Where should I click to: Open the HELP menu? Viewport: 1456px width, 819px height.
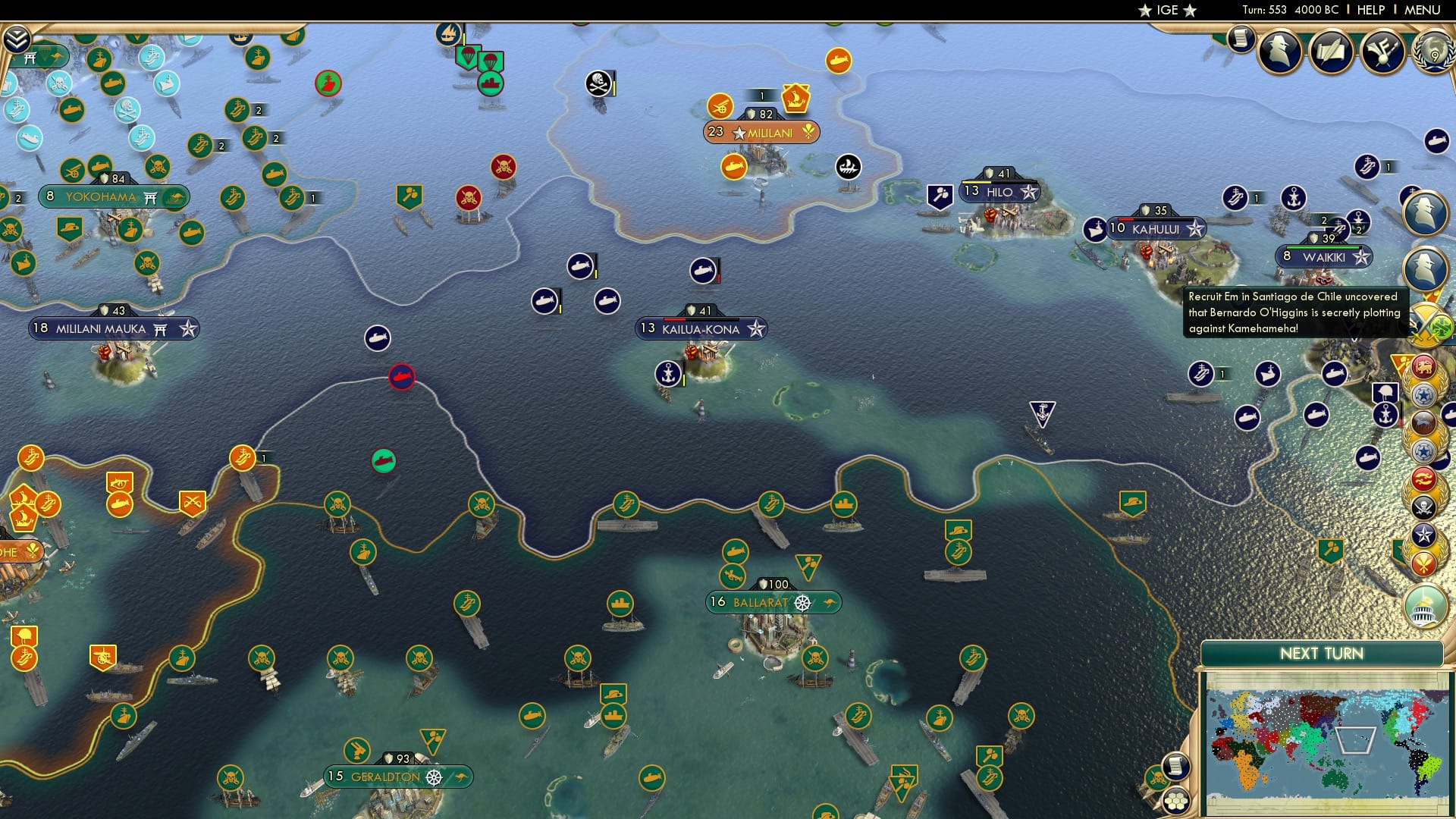1370,10
